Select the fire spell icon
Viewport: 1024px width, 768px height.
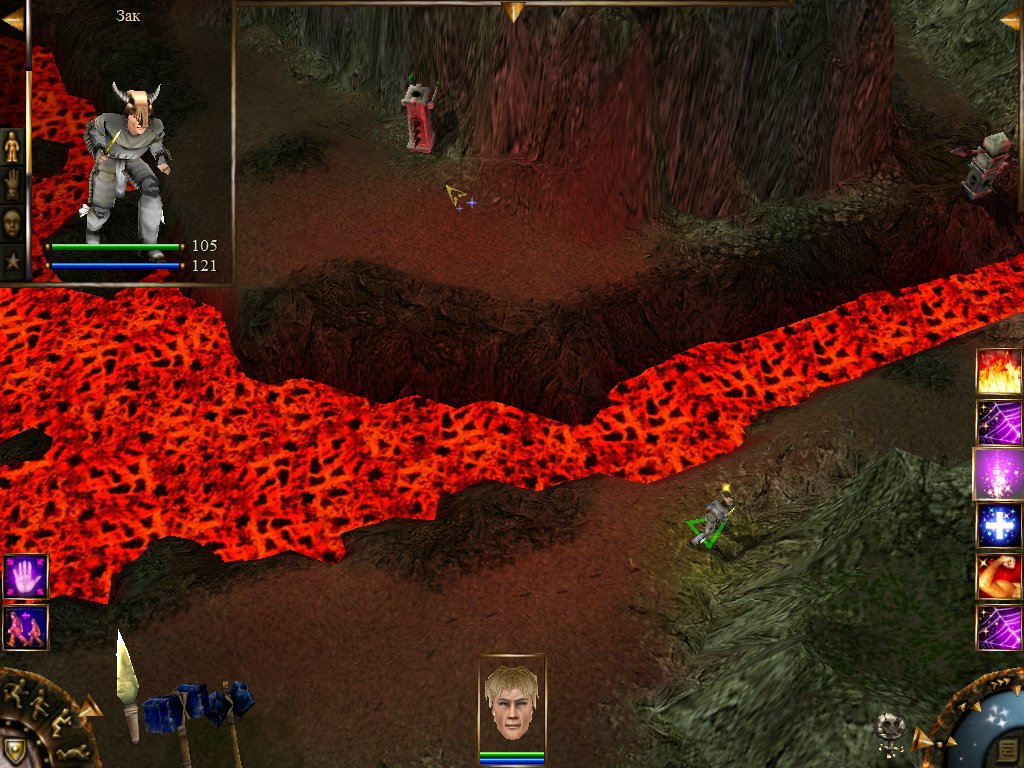coord(999,371)
